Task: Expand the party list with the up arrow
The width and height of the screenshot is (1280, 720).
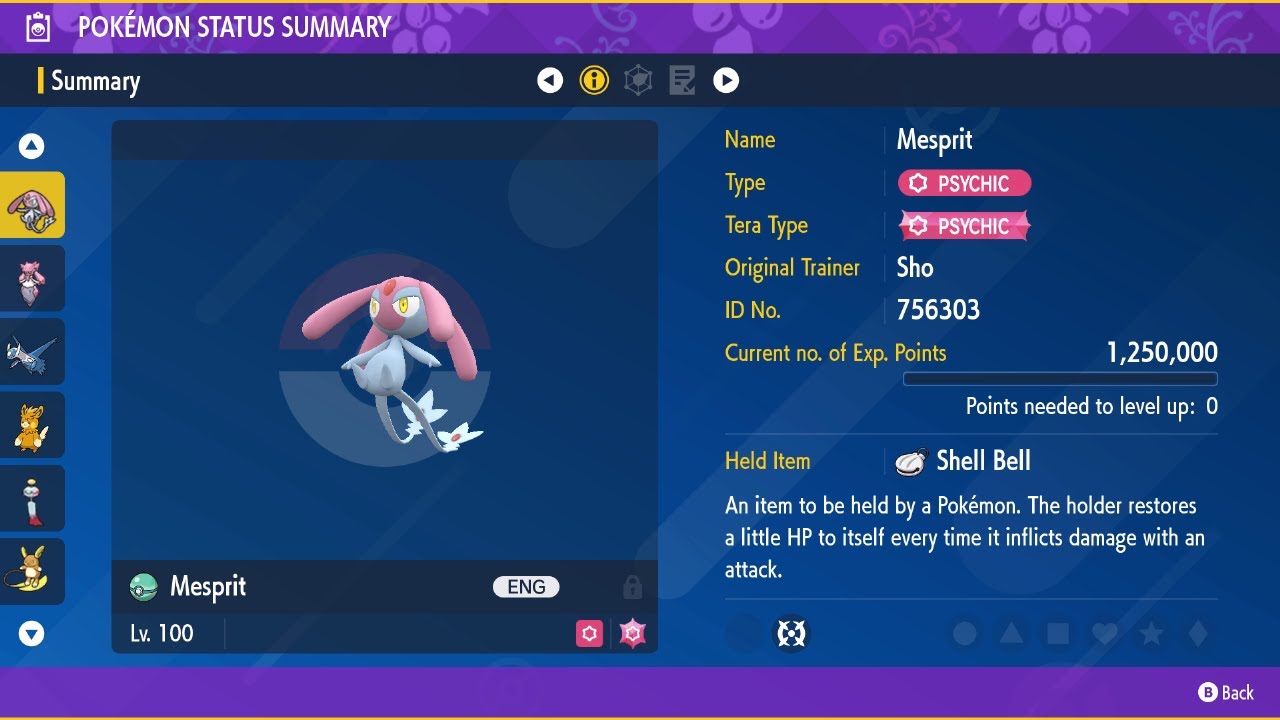Action: [x=32, y=145]
